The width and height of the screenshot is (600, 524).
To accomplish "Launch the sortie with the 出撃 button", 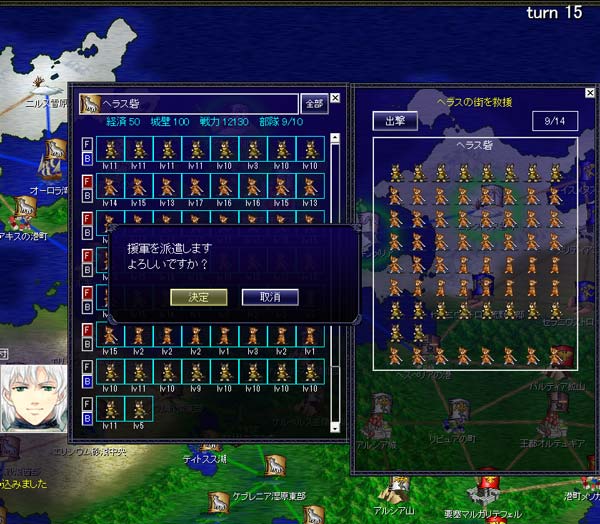I will tap(394, 121).
